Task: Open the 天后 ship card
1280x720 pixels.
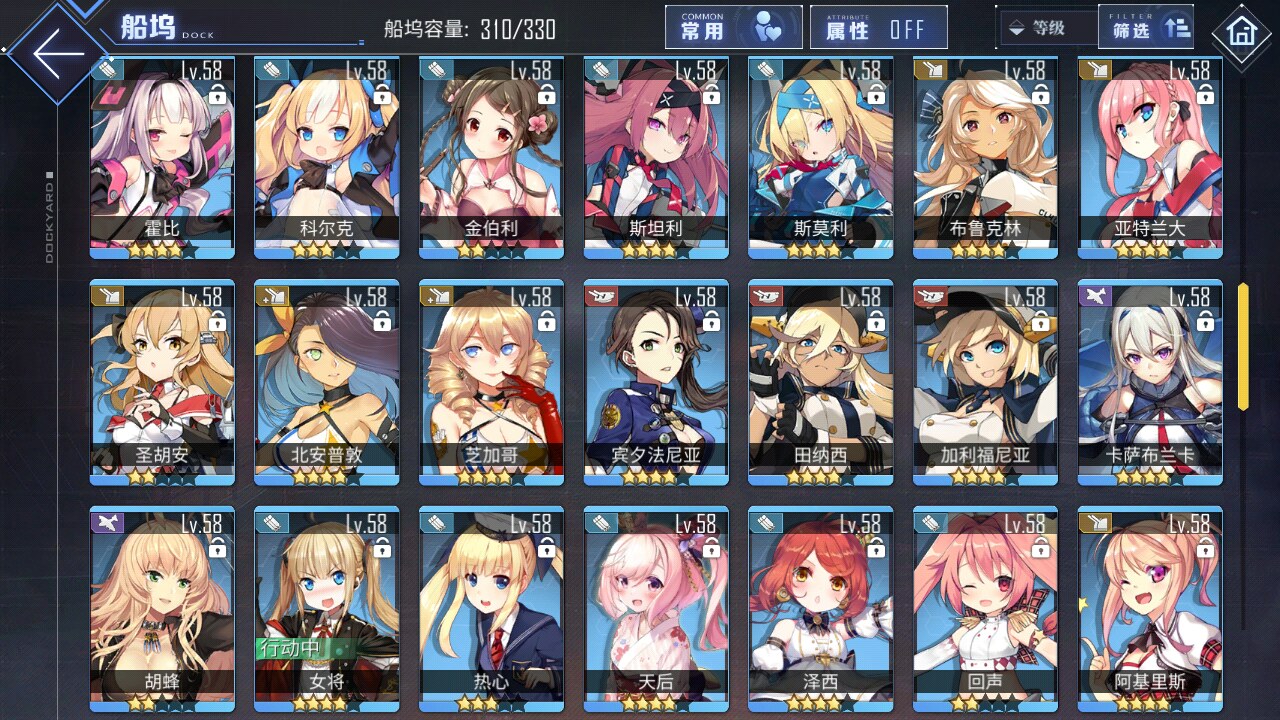Action: click(x=655, y=608)
